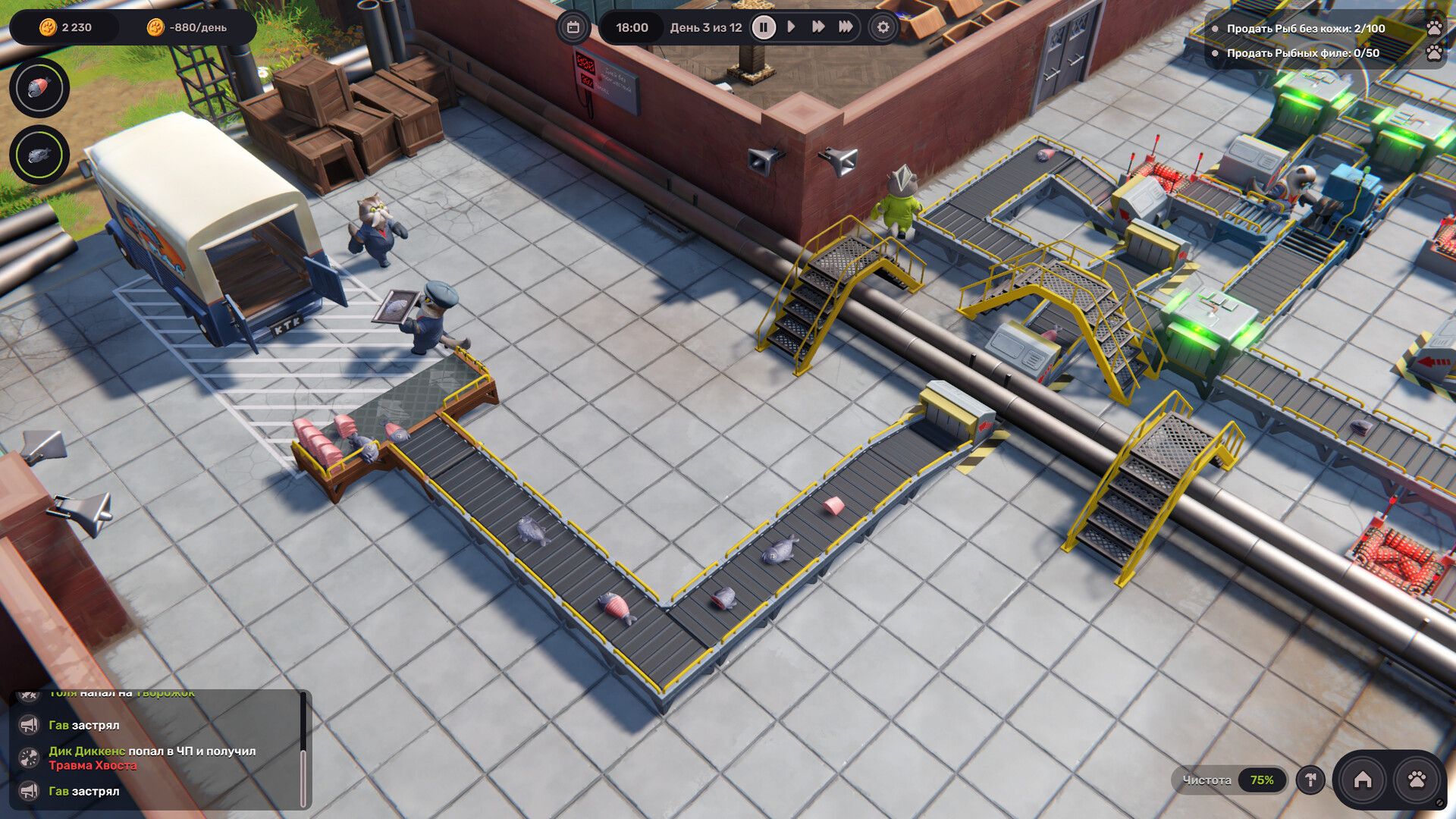The width and height of the screenshot is (1456, 819).
Task: Set game speed to normal play
Action: 791,27
